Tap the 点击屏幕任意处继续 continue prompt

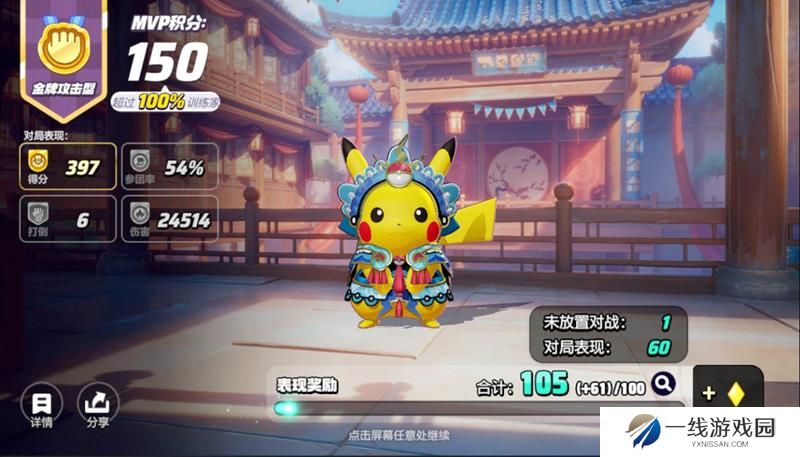(x=399, y=435)
